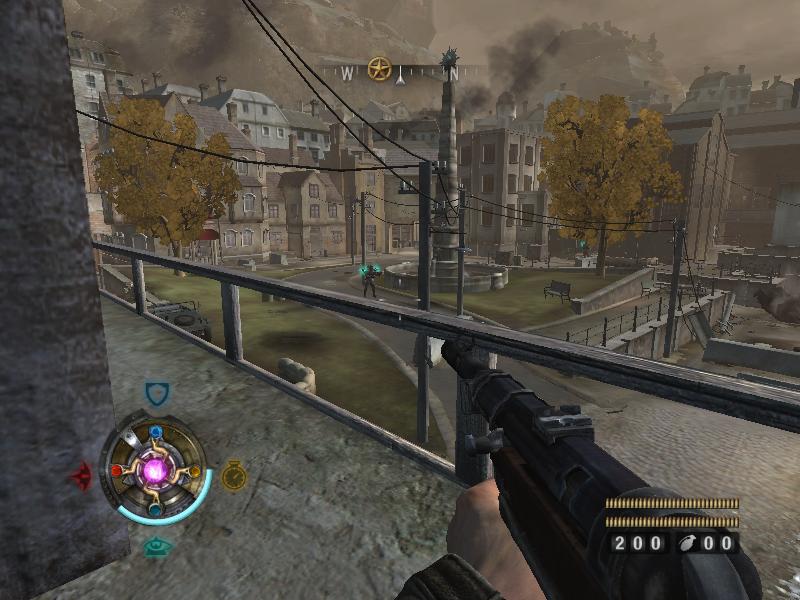Toggle the teal eye Veil Sight power
Screen dimensions: 800x600
pyautogui.click(x=156, y=546)
